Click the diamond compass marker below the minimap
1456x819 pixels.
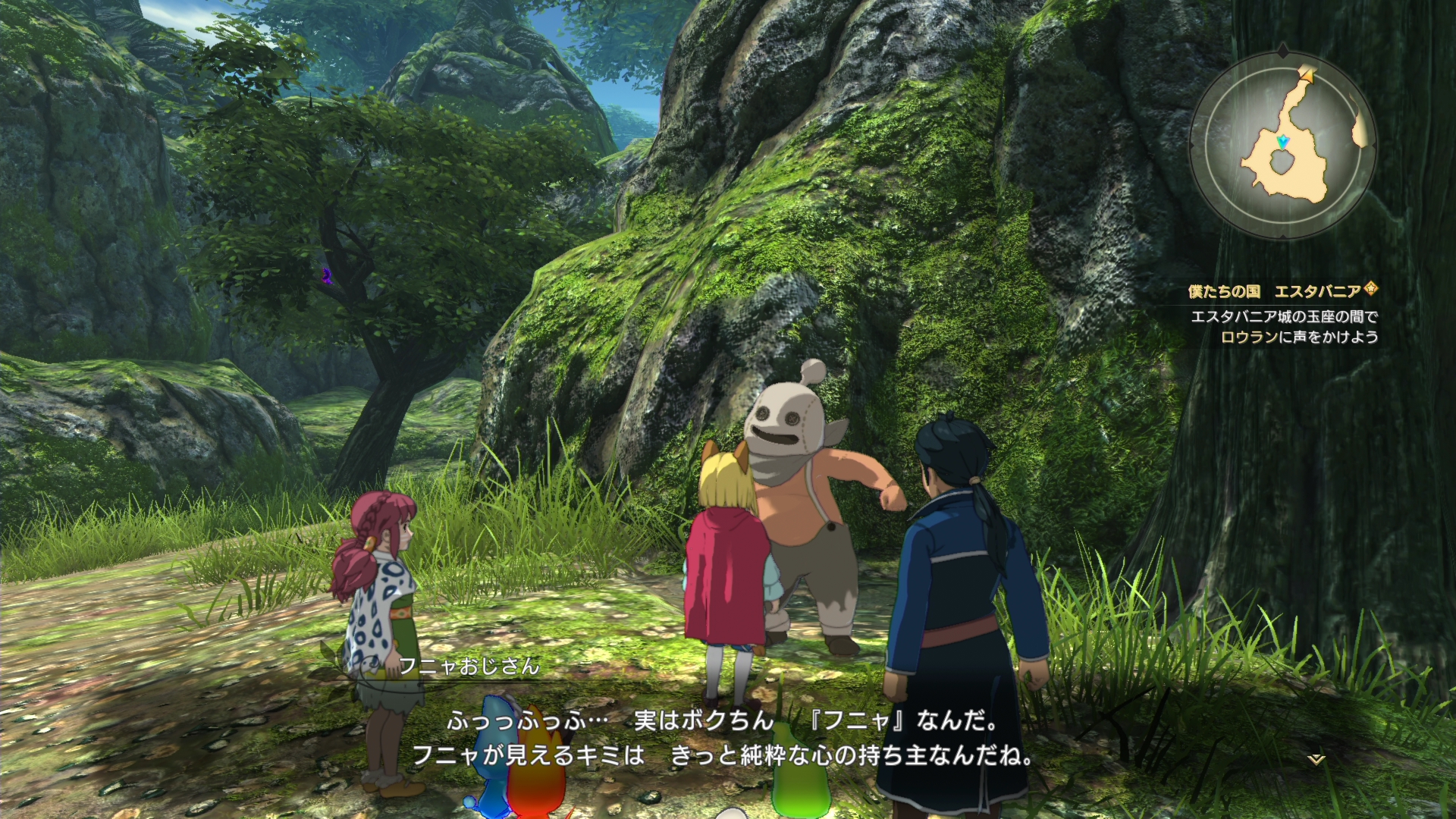[x=1284, y=237]
